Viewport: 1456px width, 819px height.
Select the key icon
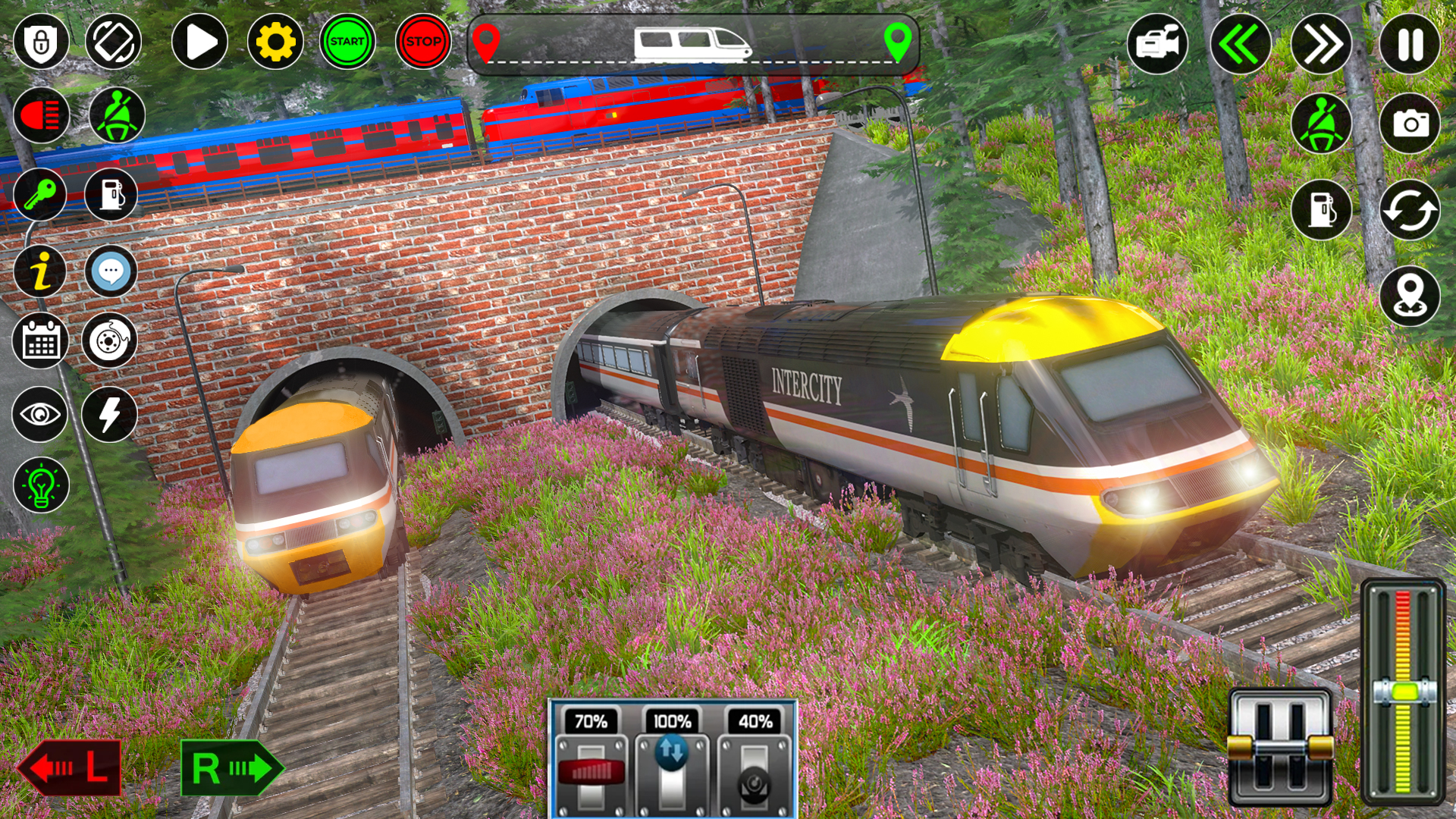(39, 196)
